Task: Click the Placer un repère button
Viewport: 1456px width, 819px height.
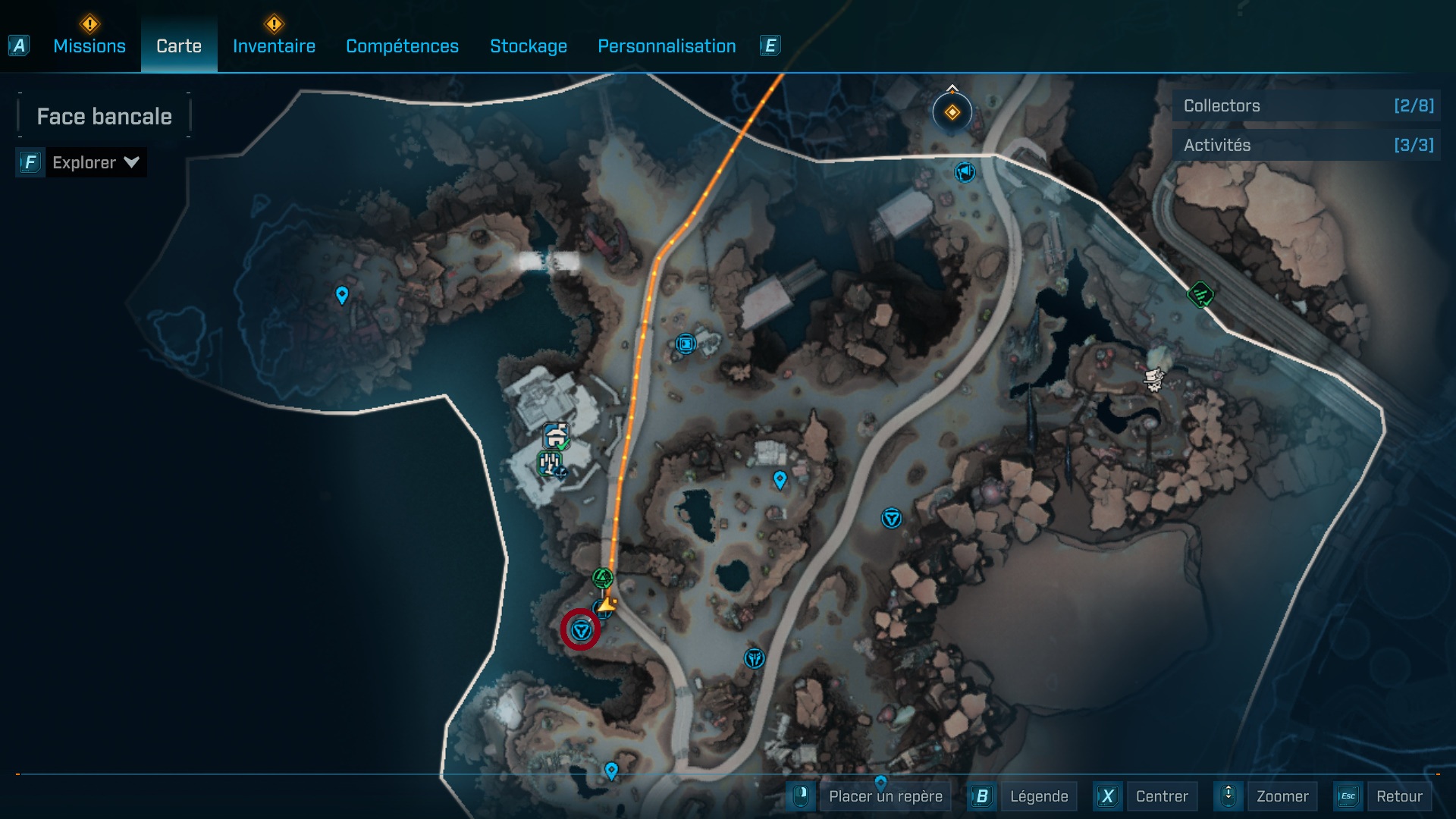Action: click(x=885, y=796)
